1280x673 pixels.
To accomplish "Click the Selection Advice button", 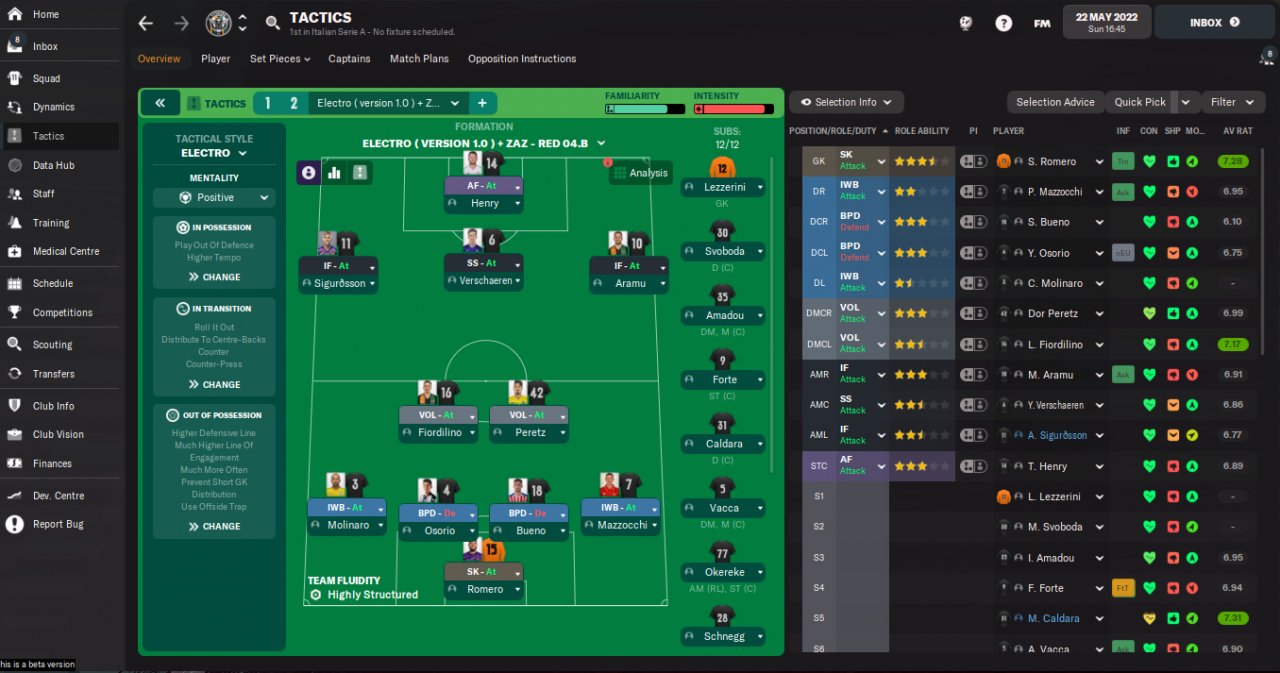I will (x=1055, y=102).
